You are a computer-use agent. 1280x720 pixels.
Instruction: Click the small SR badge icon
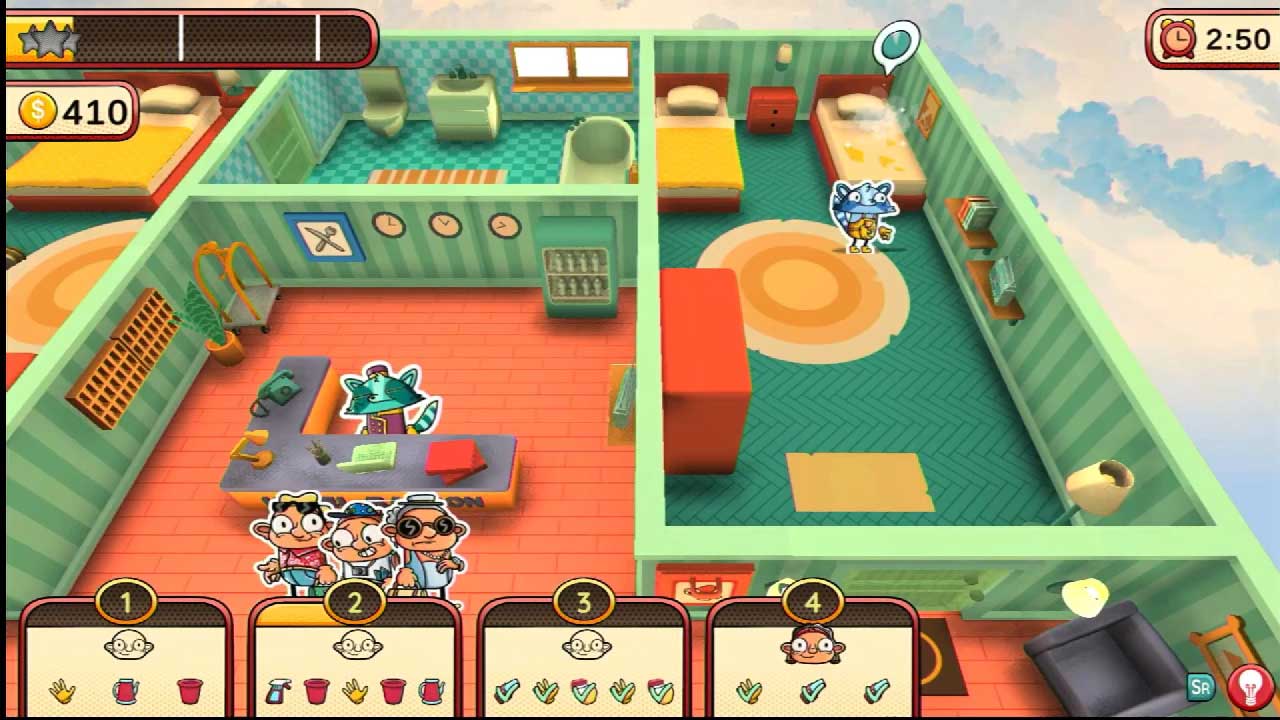(1200, 687)
